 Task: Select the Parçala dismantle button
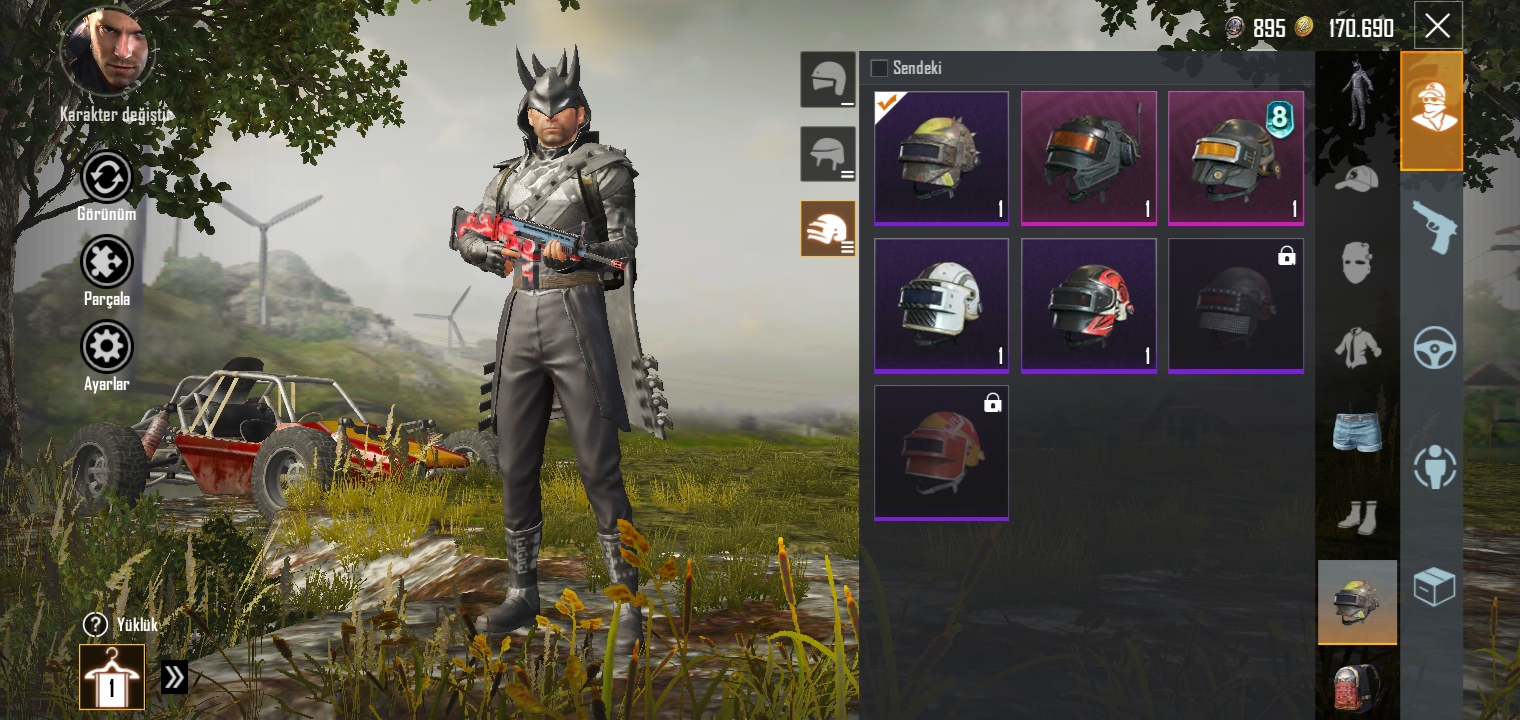[x=106, y=263]
